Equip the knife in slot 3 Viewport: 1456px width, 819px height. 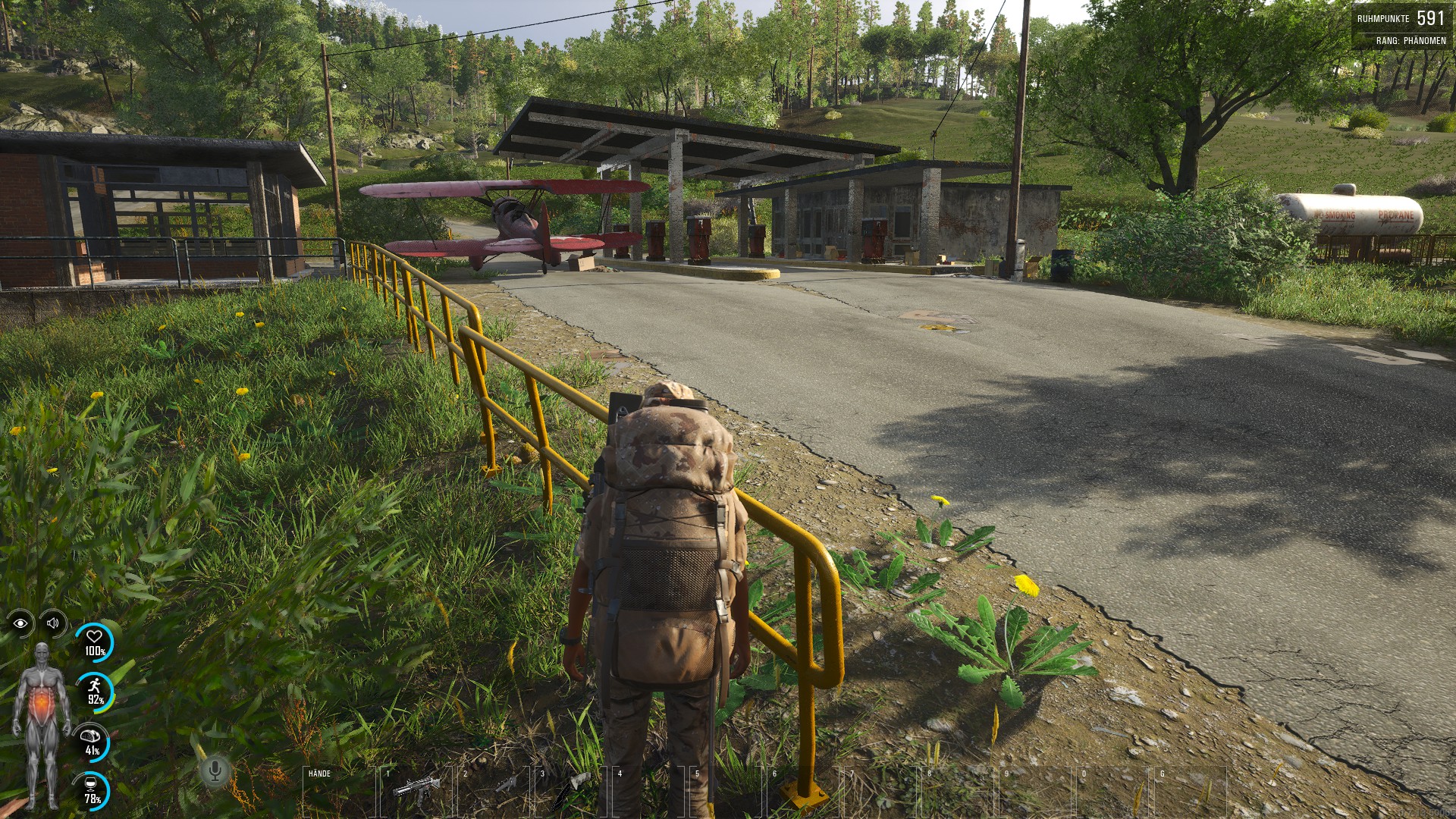(x=570, y=790)
